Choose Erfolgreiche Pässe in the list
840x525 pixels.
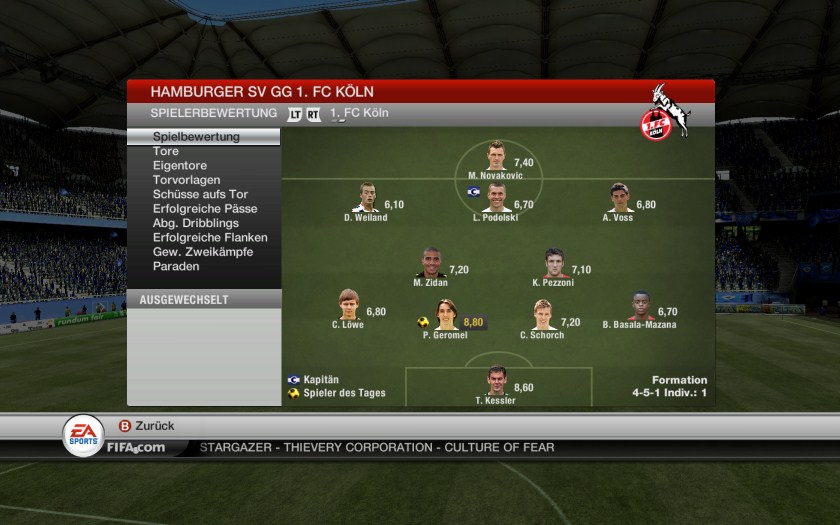click(205, 209)
